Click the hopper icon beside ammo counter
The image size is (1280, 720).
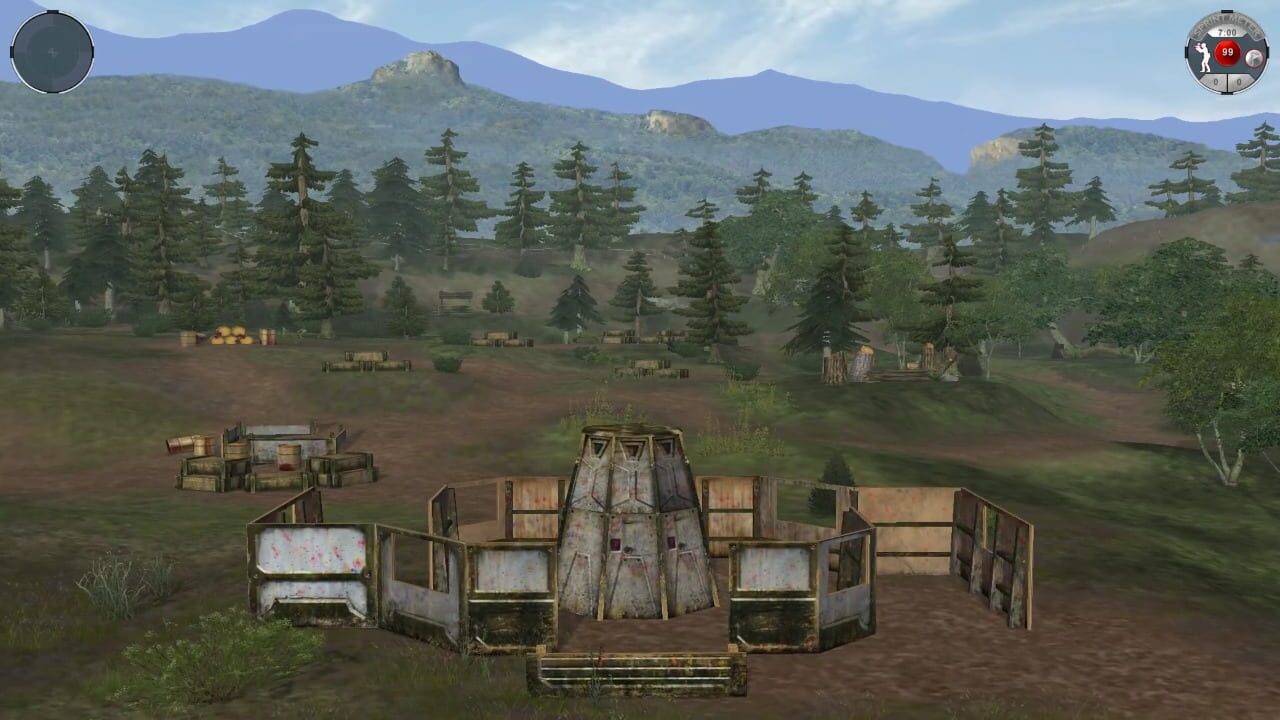point(1254,57)
